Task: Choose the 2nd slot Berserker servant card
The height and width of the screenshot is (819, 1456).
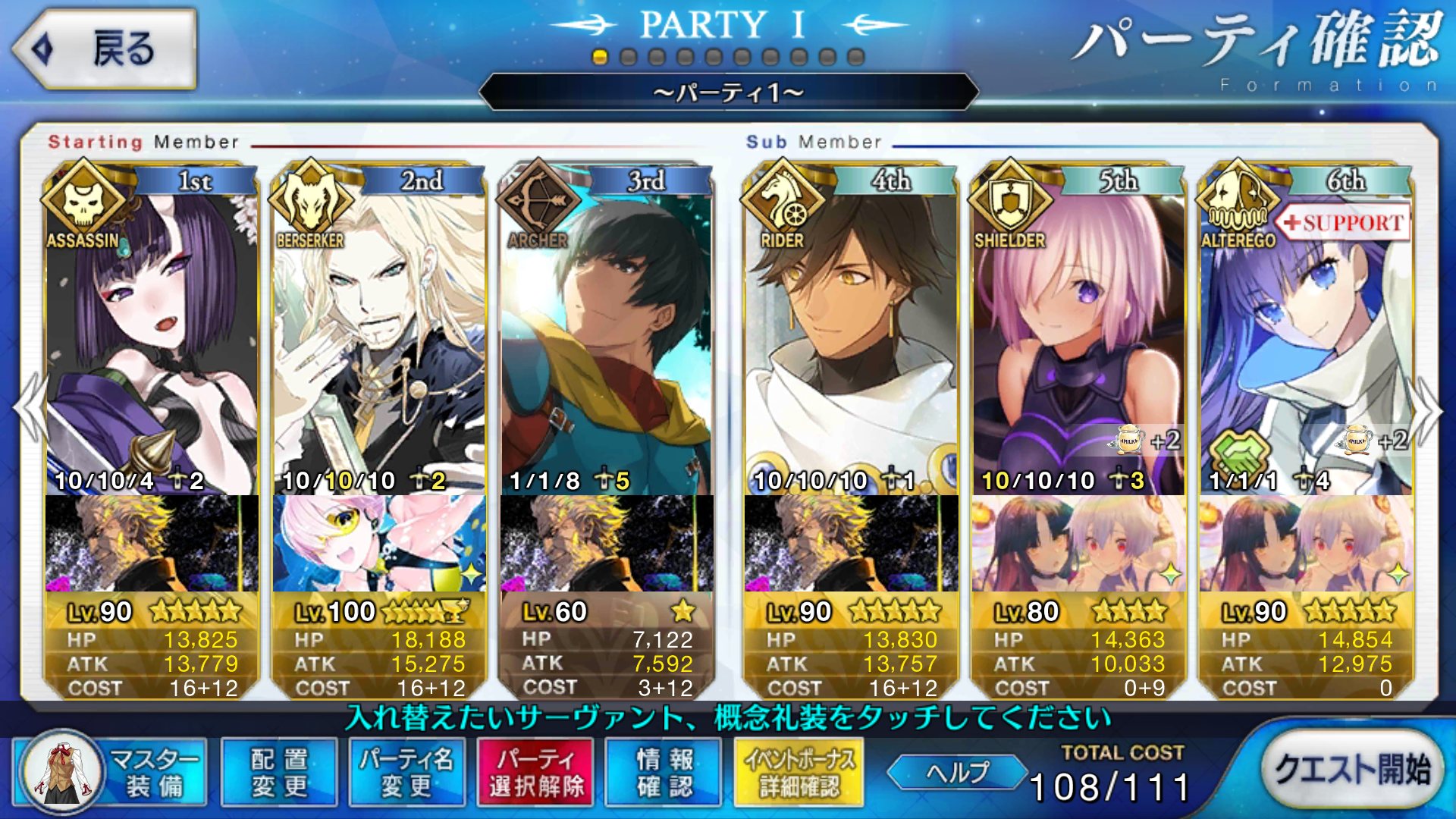Action: click(379, 341)
